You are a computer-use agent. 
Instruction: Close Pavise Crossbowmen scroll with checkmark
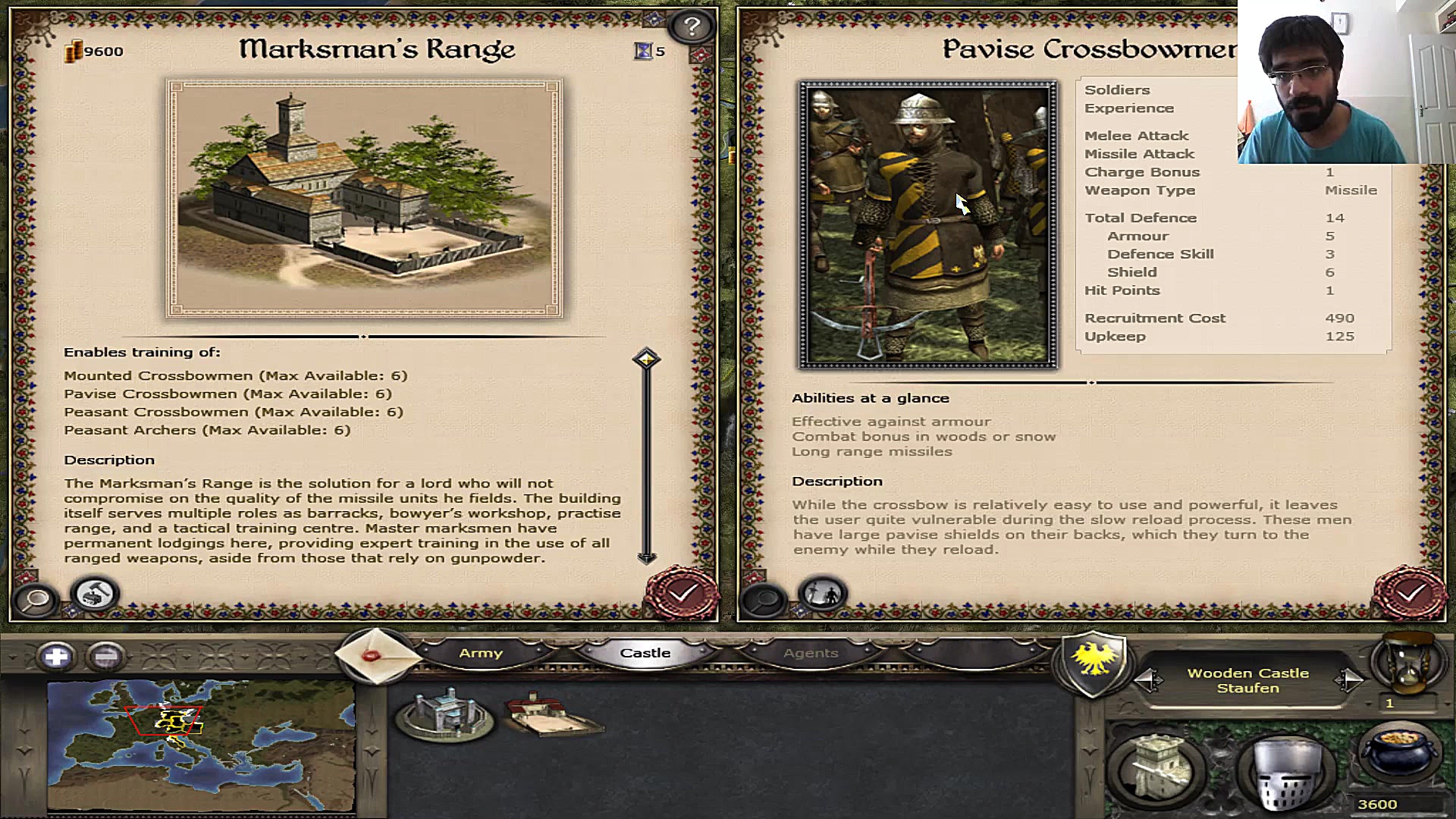click(x=1409, y=594)
